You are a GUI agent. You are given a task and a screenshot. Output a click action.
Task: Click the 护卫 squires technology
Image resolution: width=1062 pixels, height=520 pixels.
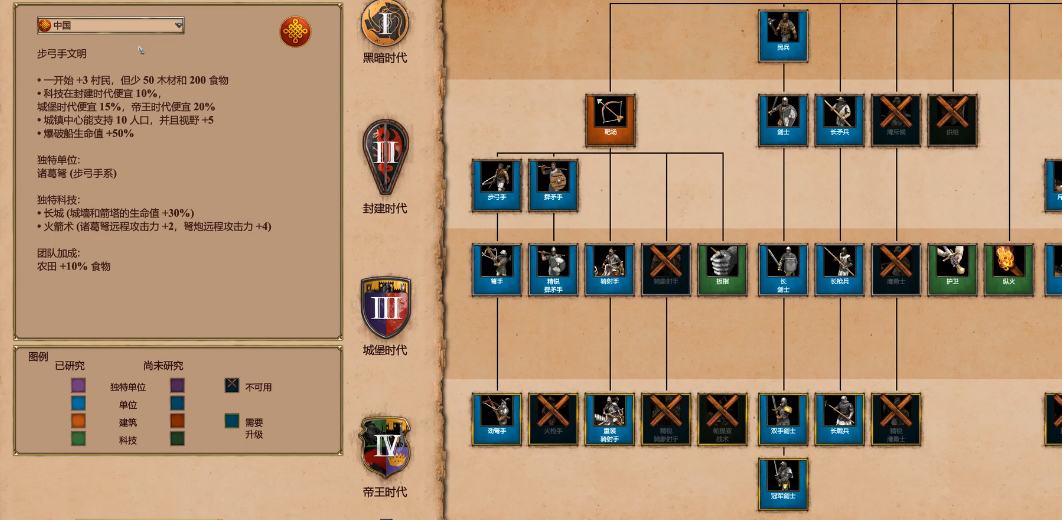tap(952, 268)
